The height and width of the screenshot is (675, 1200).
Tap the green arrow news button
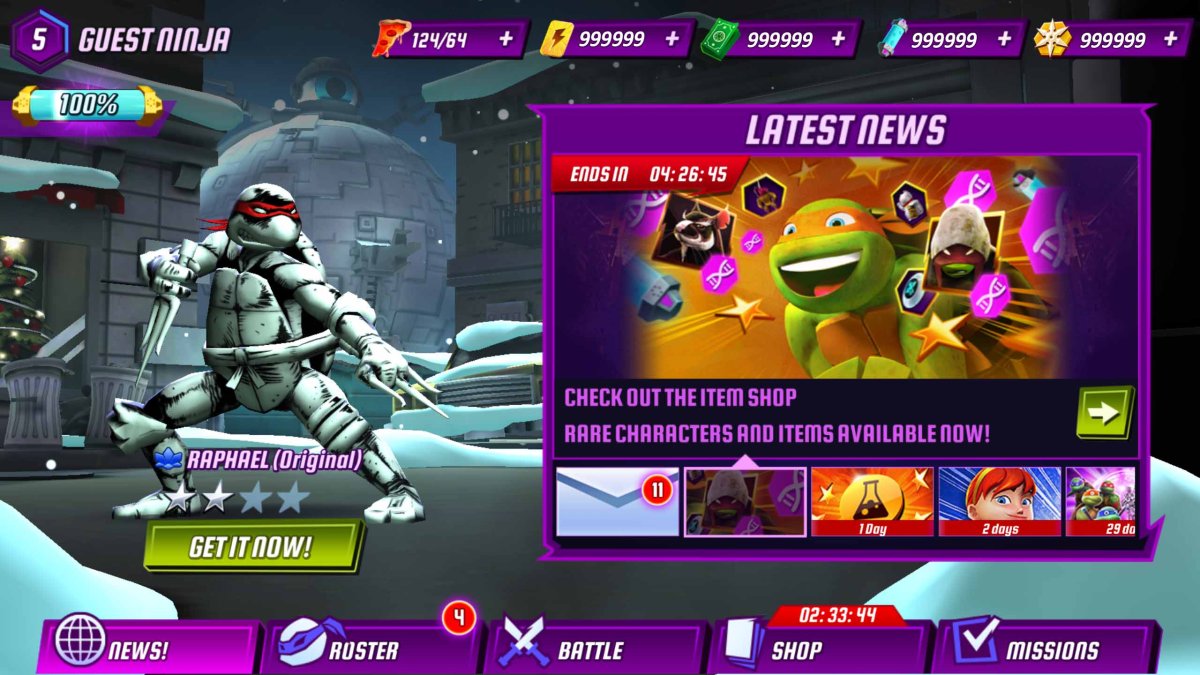click(x=1104, y=412)
